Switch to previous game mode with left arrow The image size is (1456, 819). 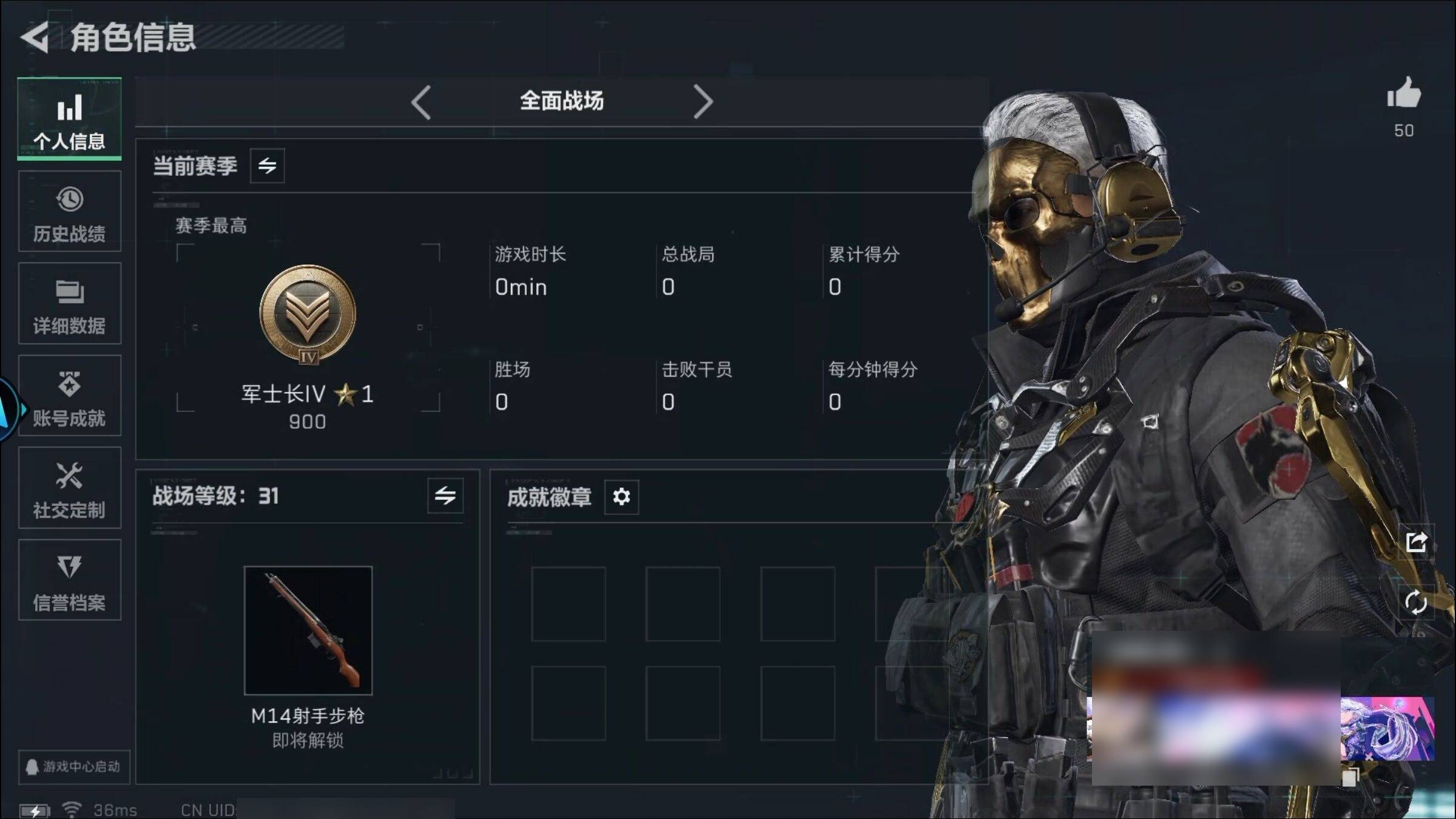point(420,102)
